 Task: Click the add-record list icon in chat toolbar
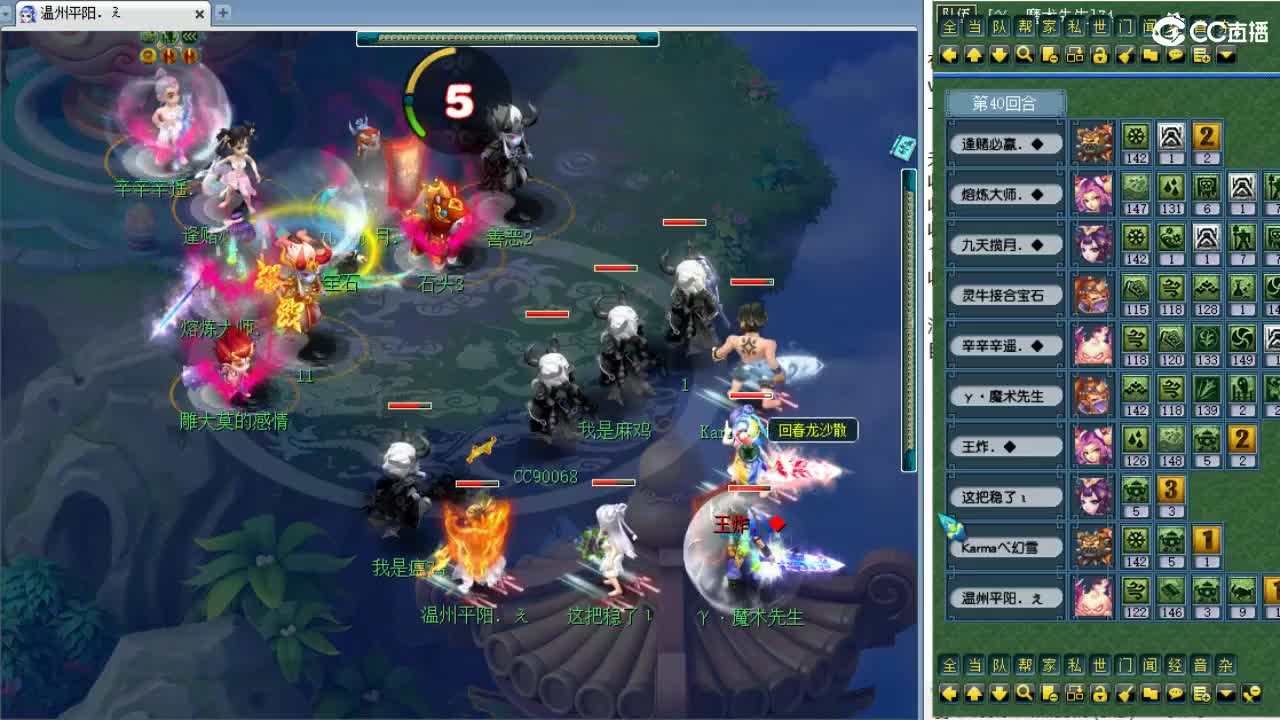[x=1199, y=56]
